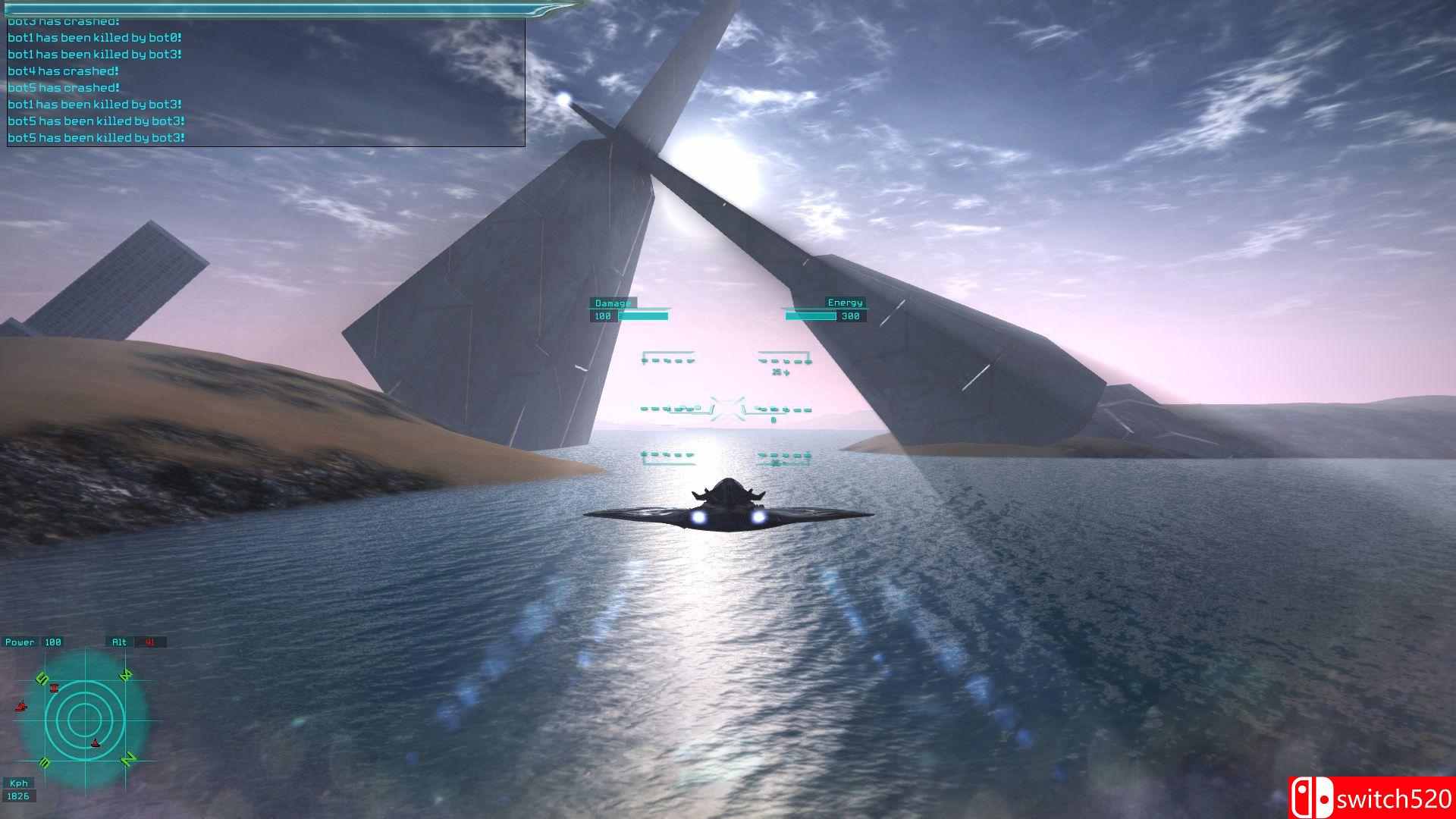
Task: Toggle the Kph speed display
Action: (19, 783)
